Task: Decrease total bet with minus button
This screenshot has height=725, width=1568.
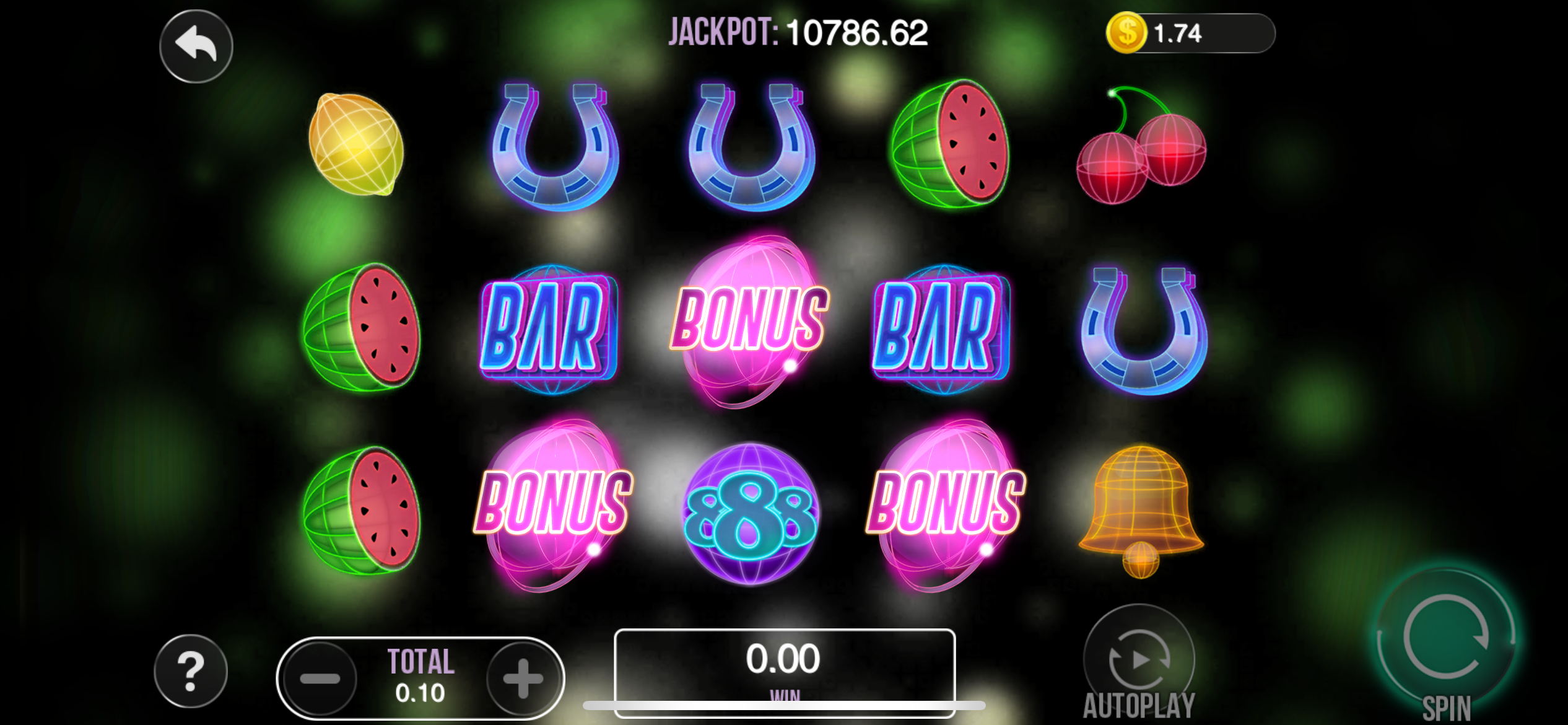Action: tap(320, 678)
